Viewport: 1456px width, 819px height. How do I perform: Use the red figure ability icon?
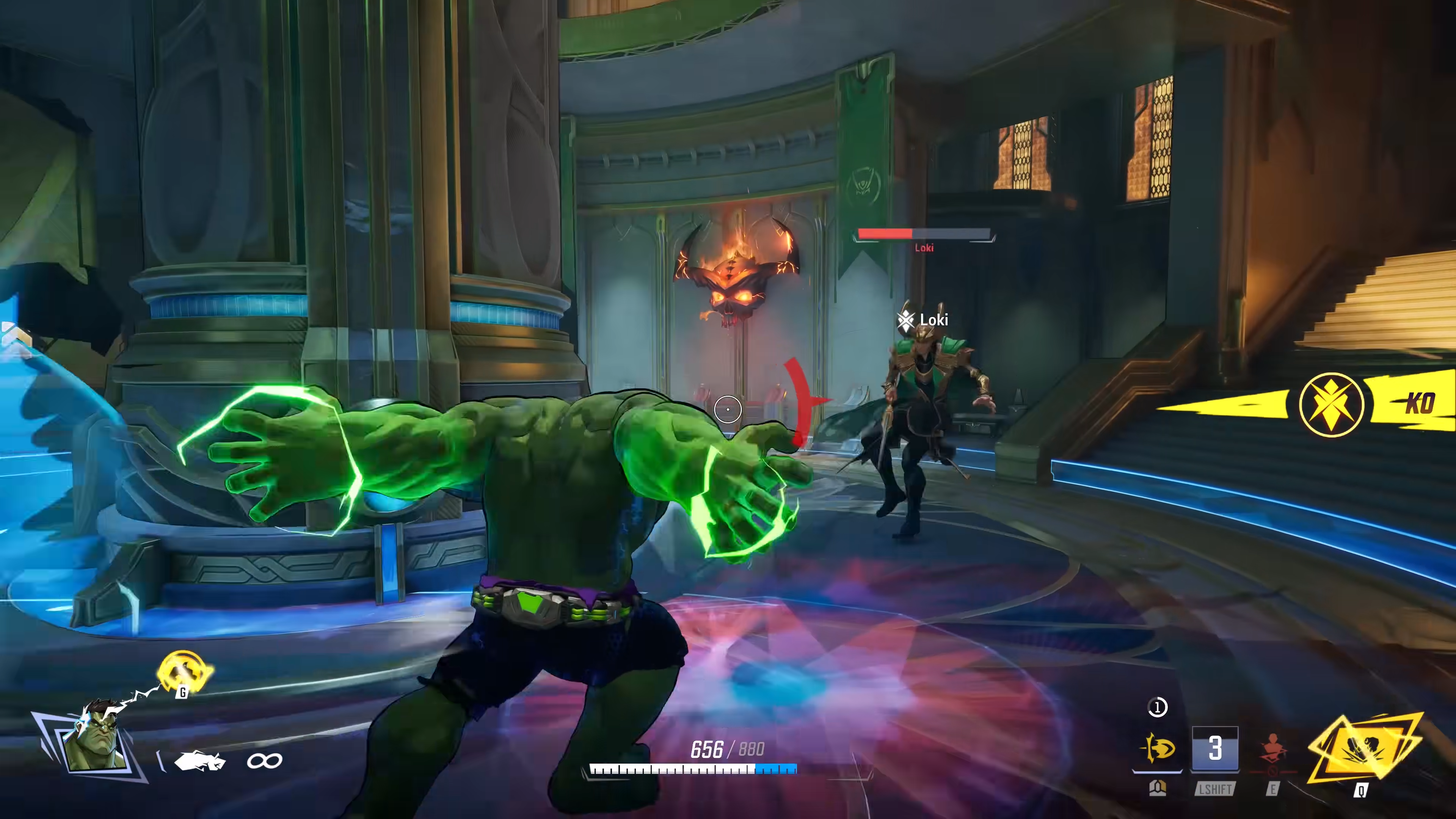click(x=1272, y=750)
